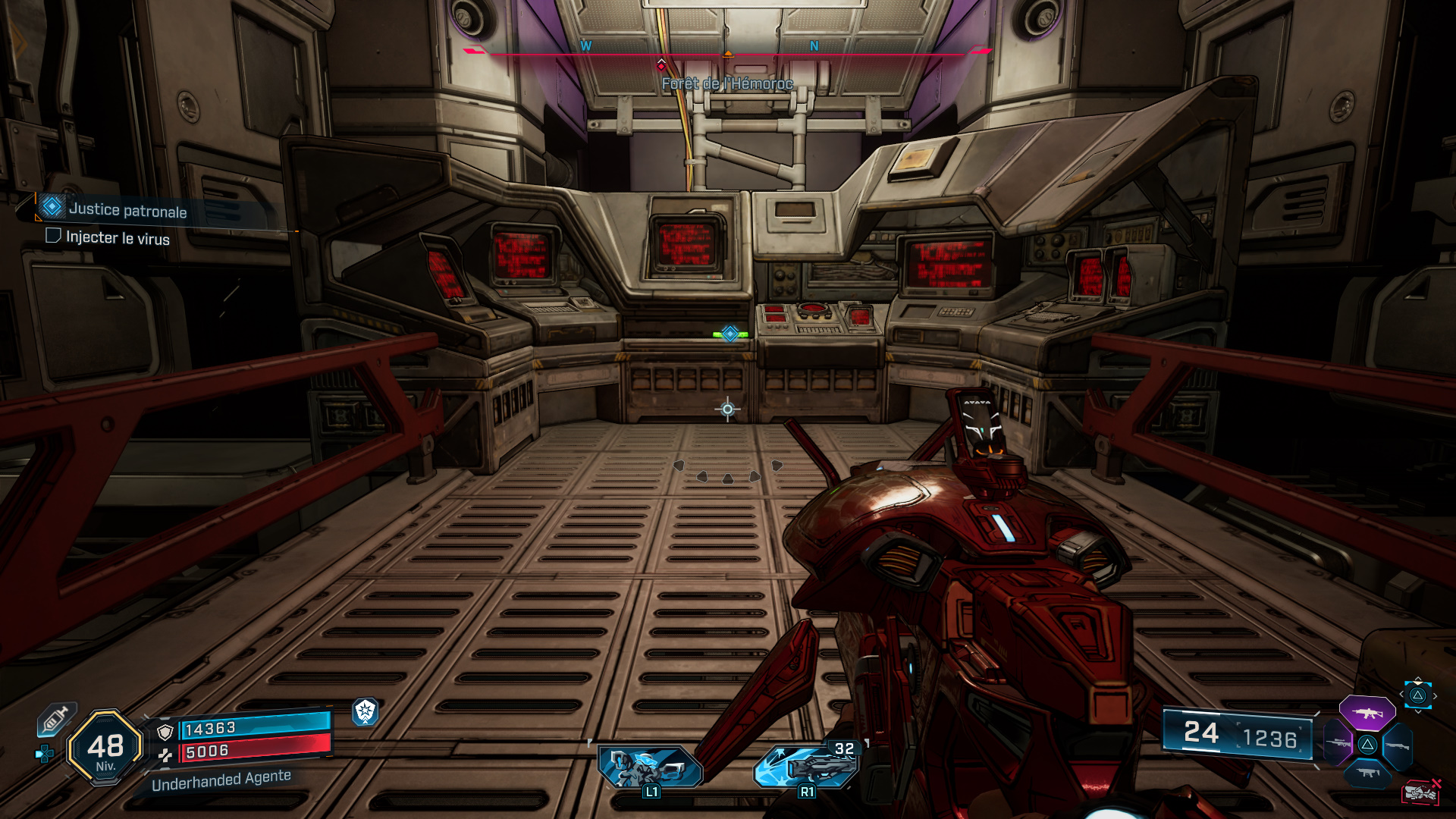Image resolution: width=1456 pixels, height=819 pixels.
Task: Fire the heavy launcher ordnance icon
Action: (807, 765)
